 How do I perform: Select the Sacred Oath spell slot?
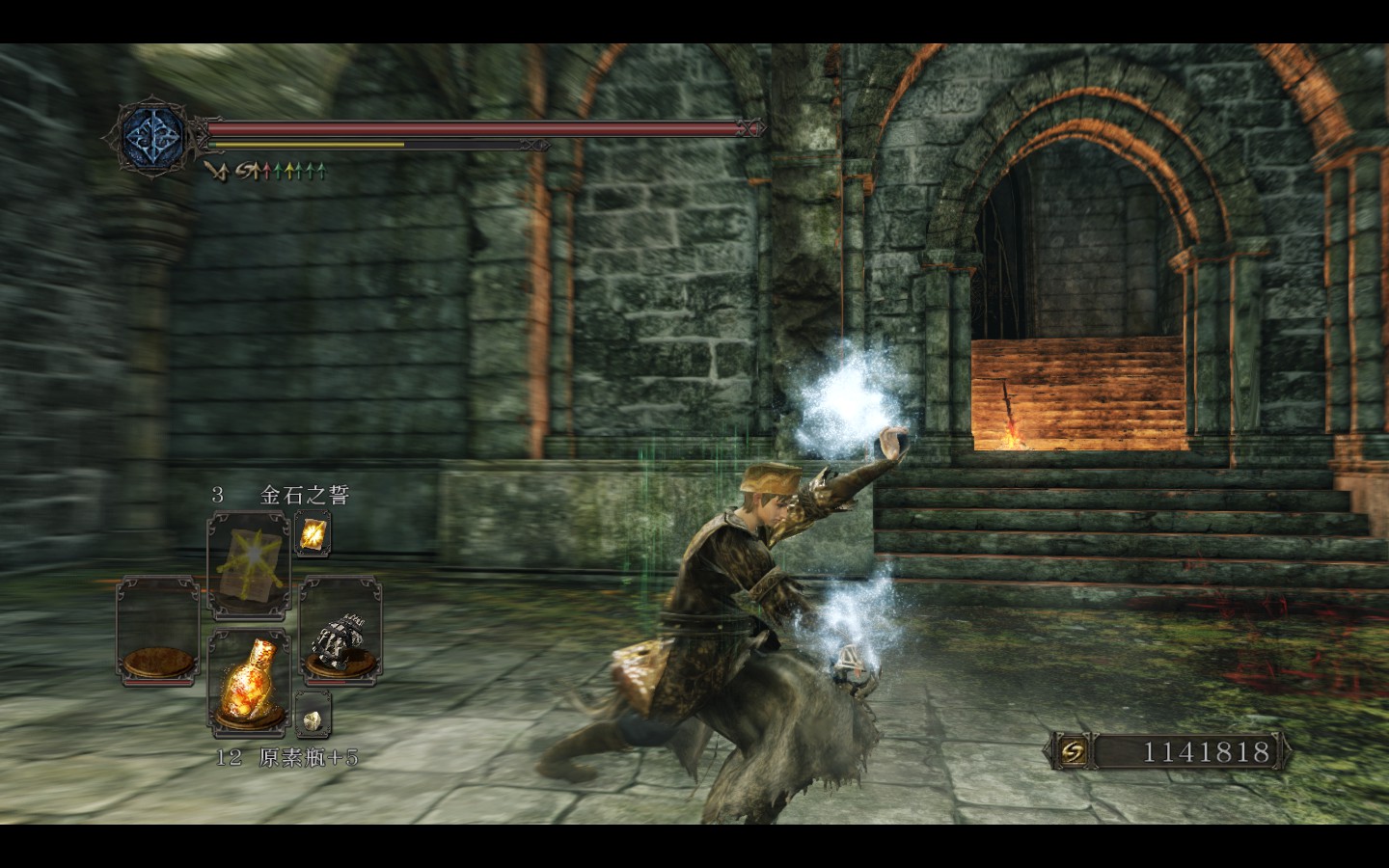(x=249, y=564)
